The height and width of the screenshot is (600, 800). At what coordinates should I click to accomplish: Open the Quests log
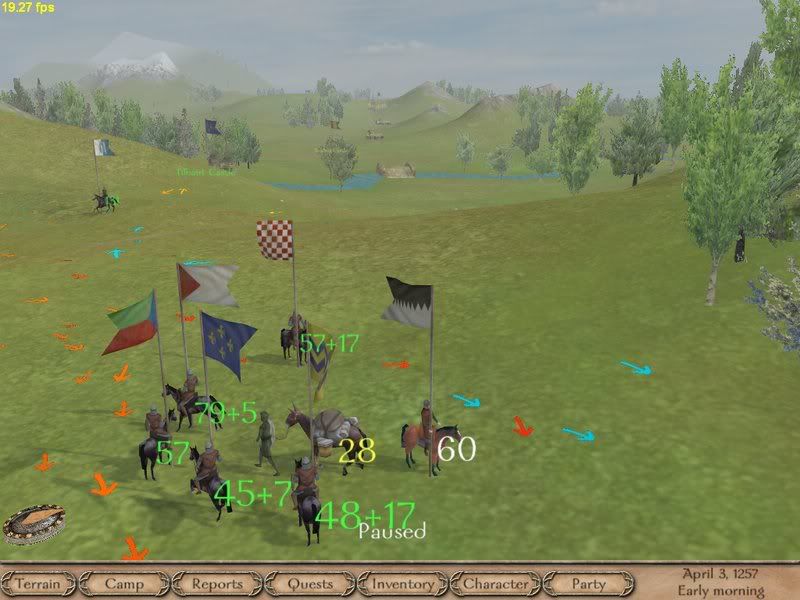(x=310, y=584)
